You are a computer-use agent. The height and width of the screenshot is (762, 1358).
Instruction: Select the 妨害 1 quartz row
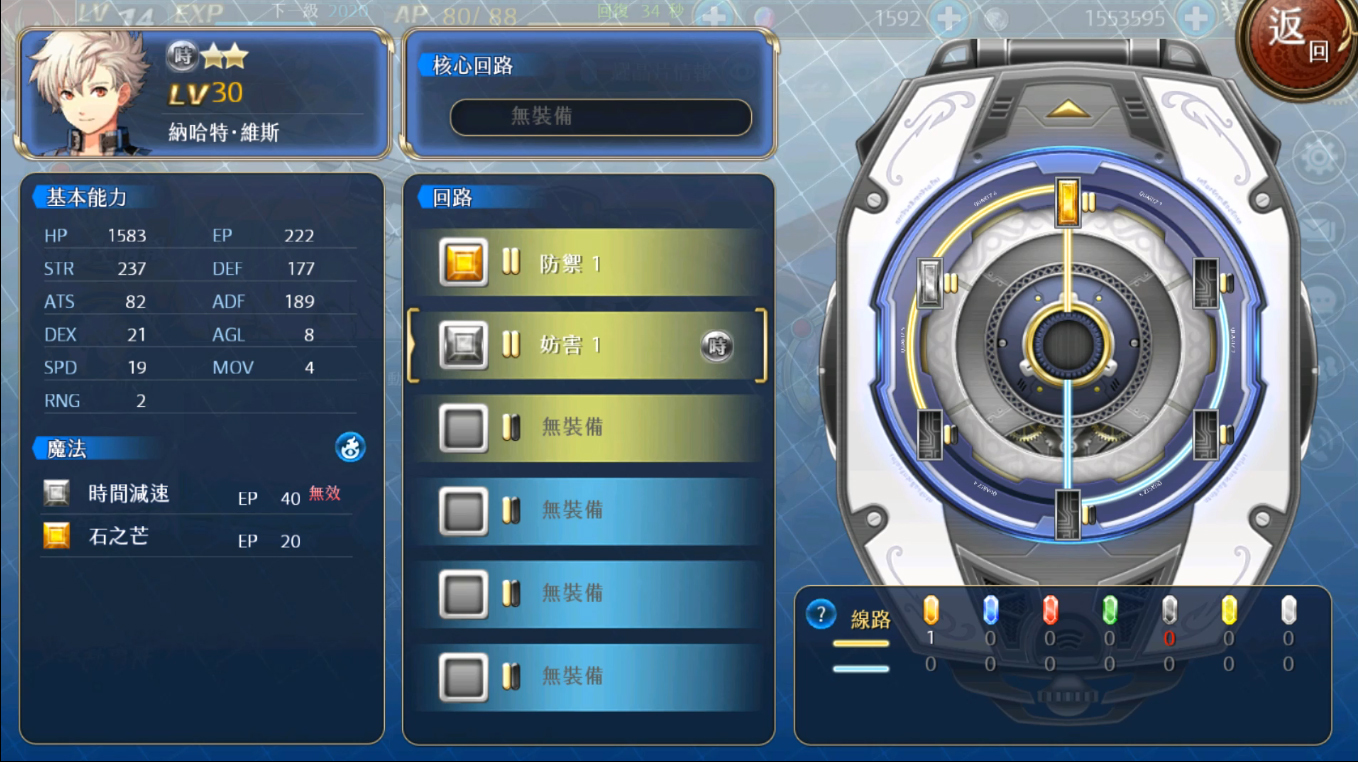tap(588, 346)
